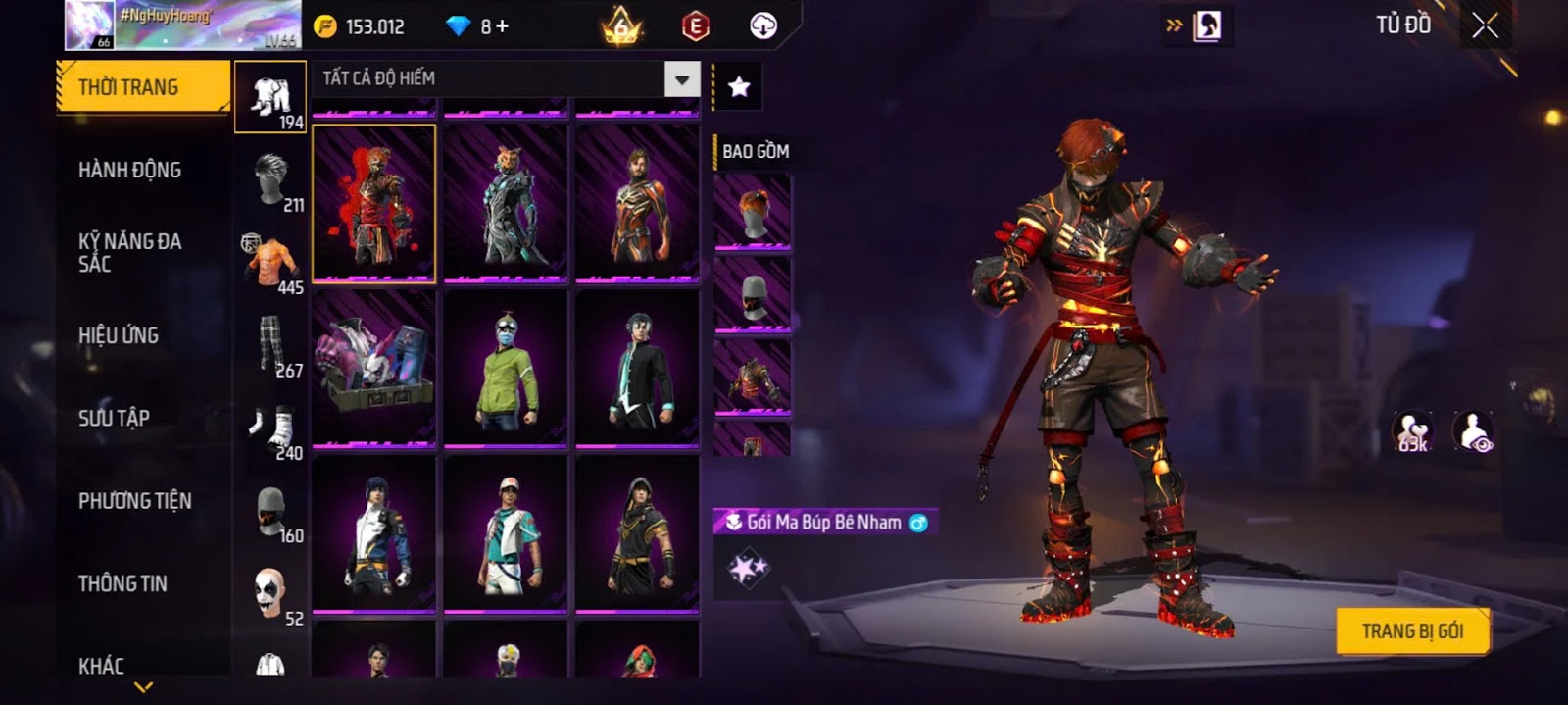
Task: Add diamonds with the plus button
Action: (502, 26)
